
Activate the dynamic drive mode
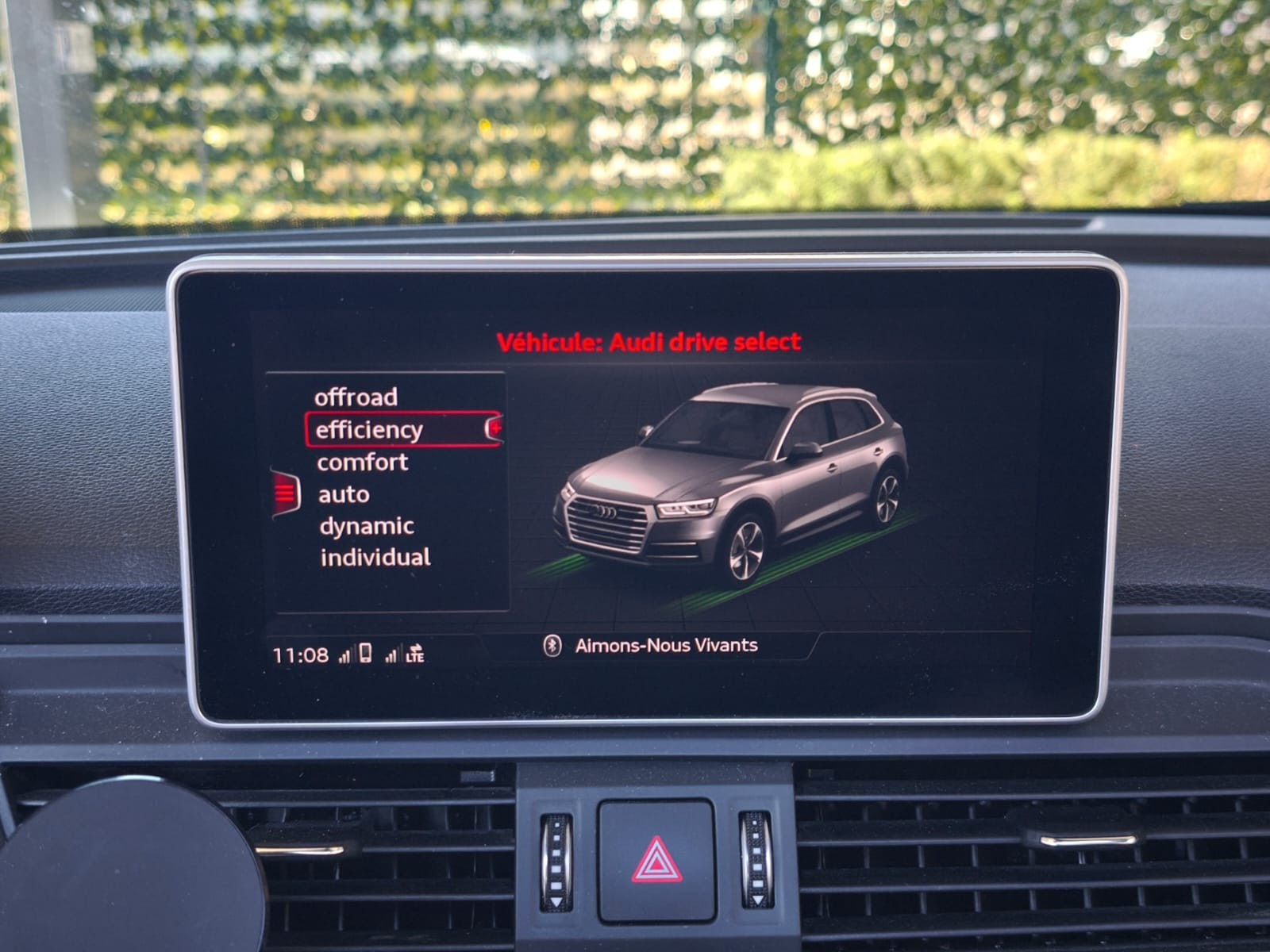point(366,526)
